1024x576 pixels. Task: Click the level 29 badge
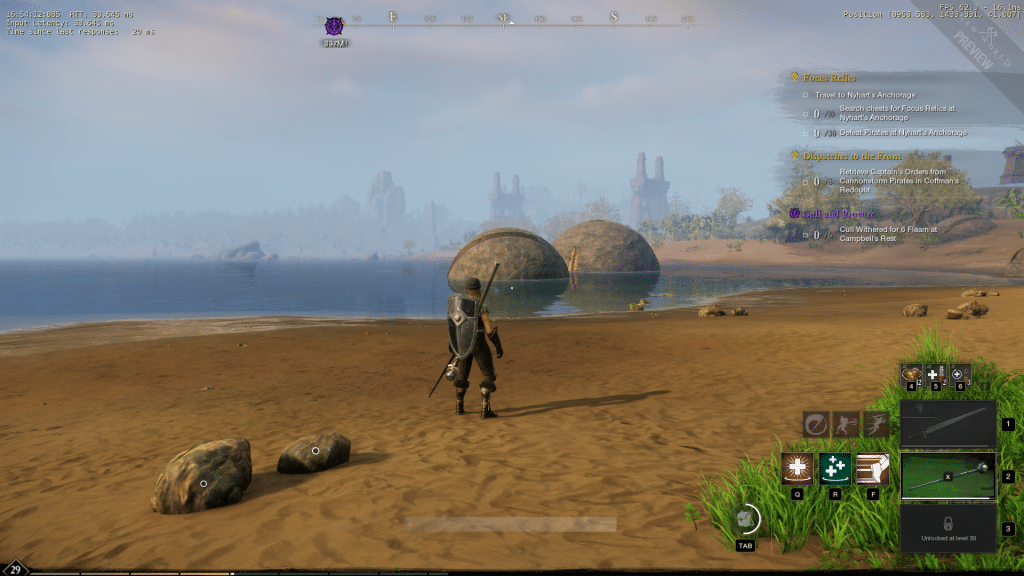17,569
